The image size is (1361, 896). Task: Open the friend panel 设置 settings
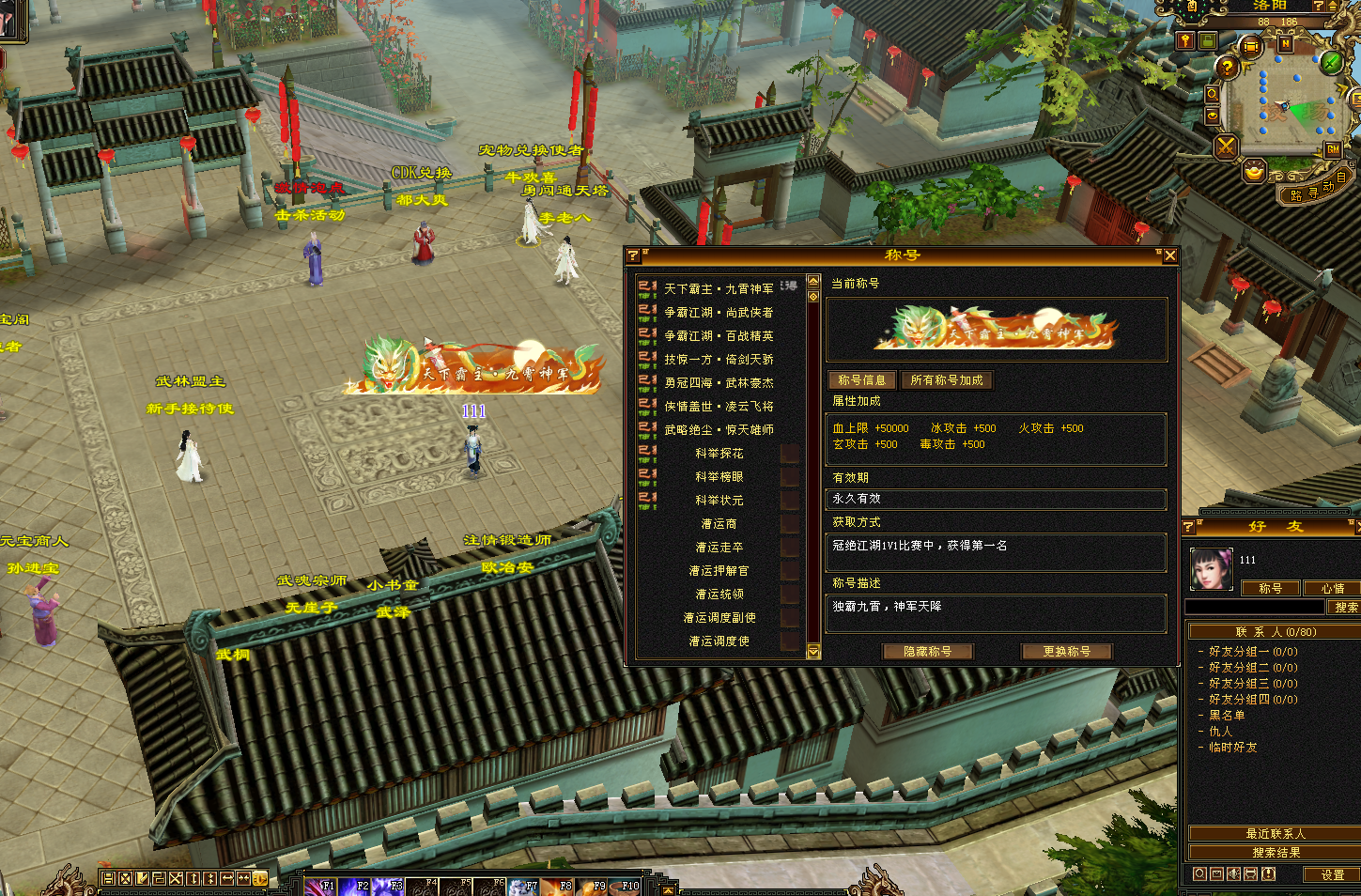[1332, 874]
